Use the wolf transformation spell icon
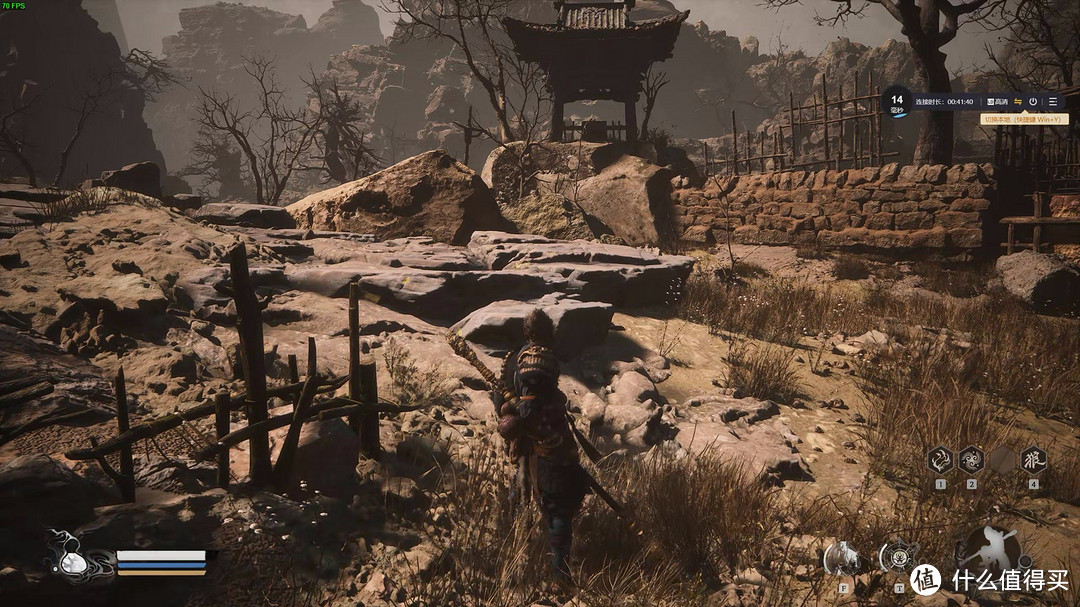1080x607 pixels. 1033,460
